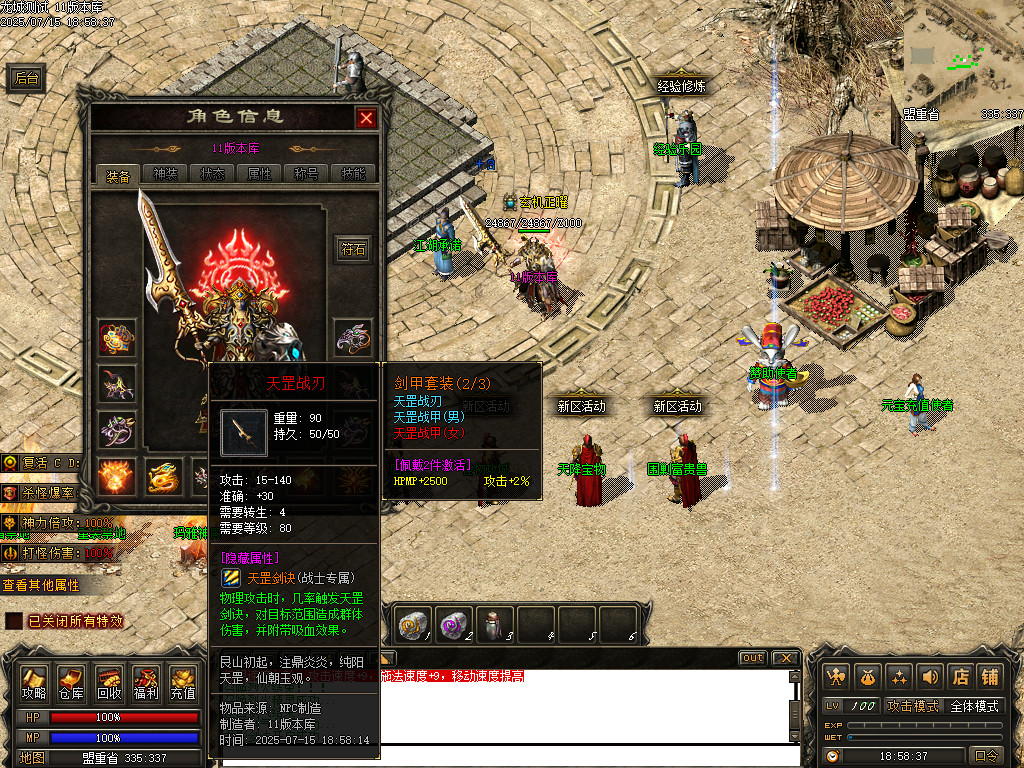Click the 后台 button
This screenshot has height=768, width=1024.
coord(27,79)
